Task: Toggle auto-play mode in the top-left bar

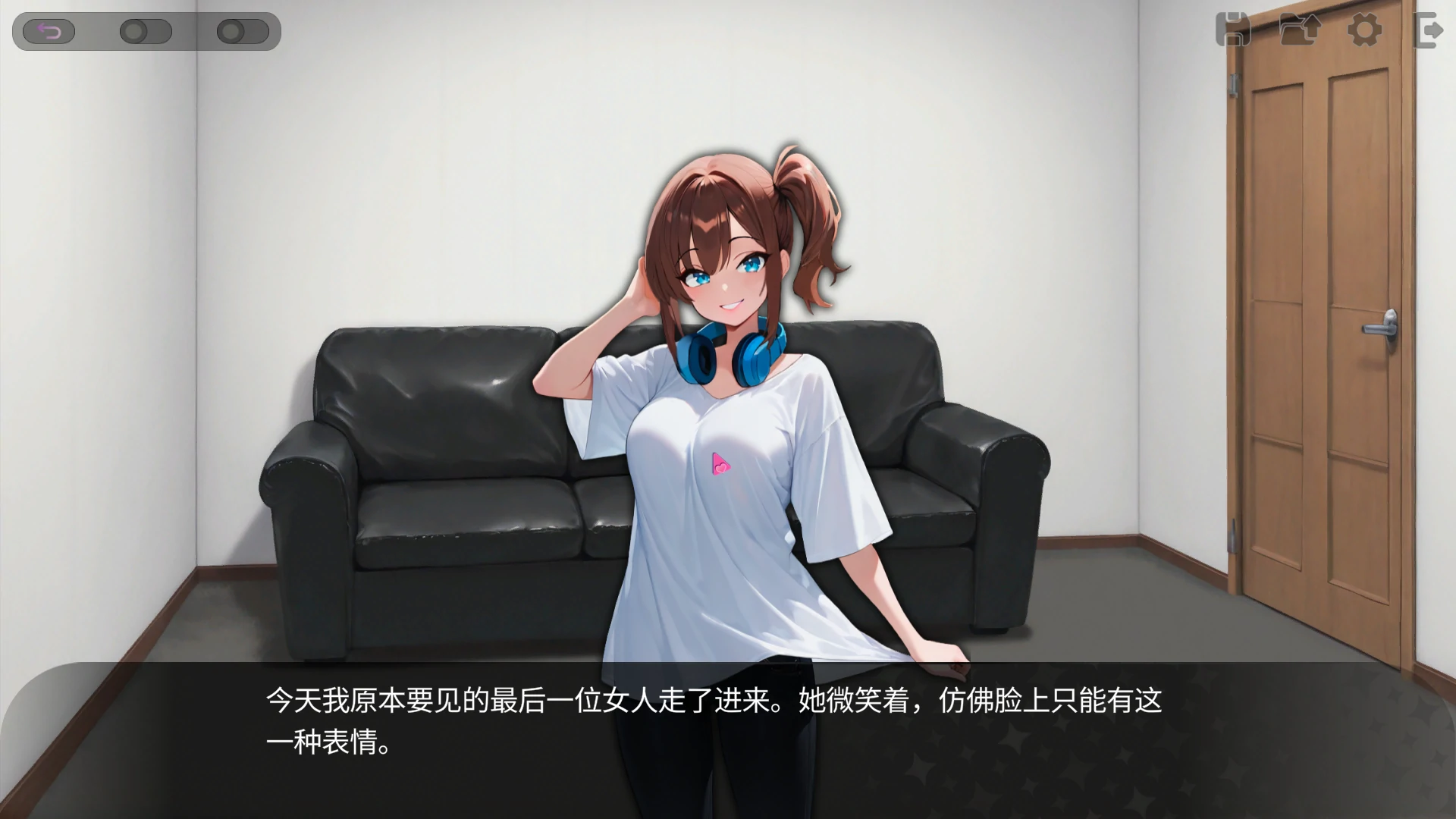Action: (146, 32)
